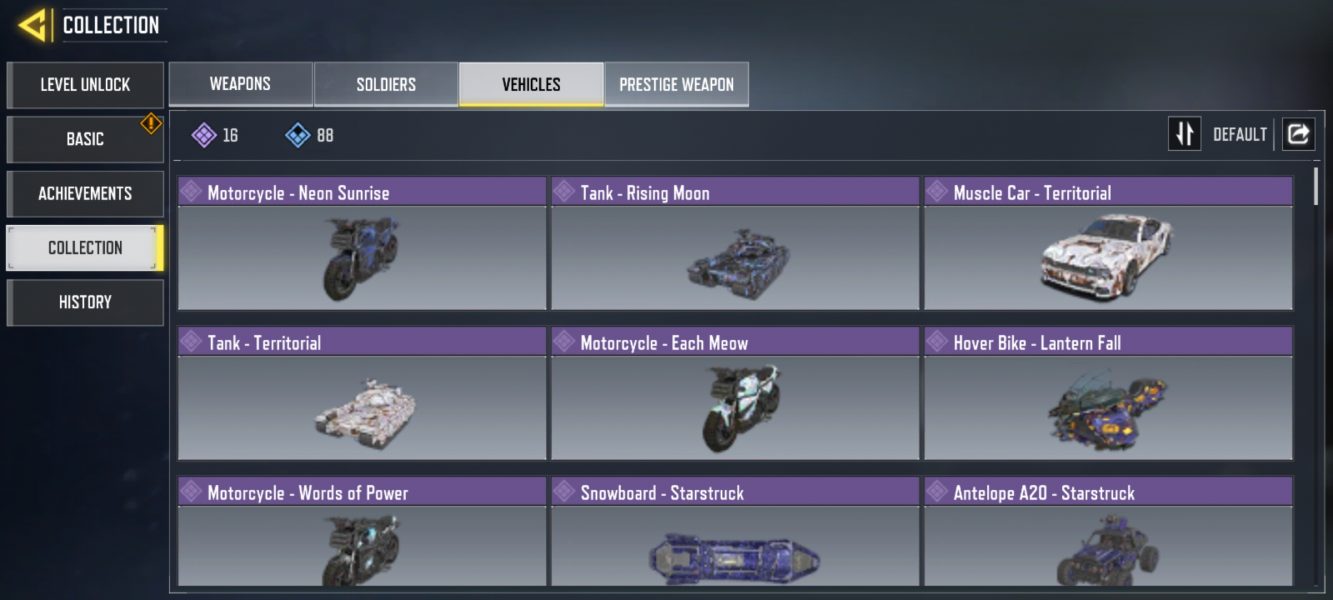
Task: Select Antelope A20 - Starstruck skin
Action: [1108, 533]
